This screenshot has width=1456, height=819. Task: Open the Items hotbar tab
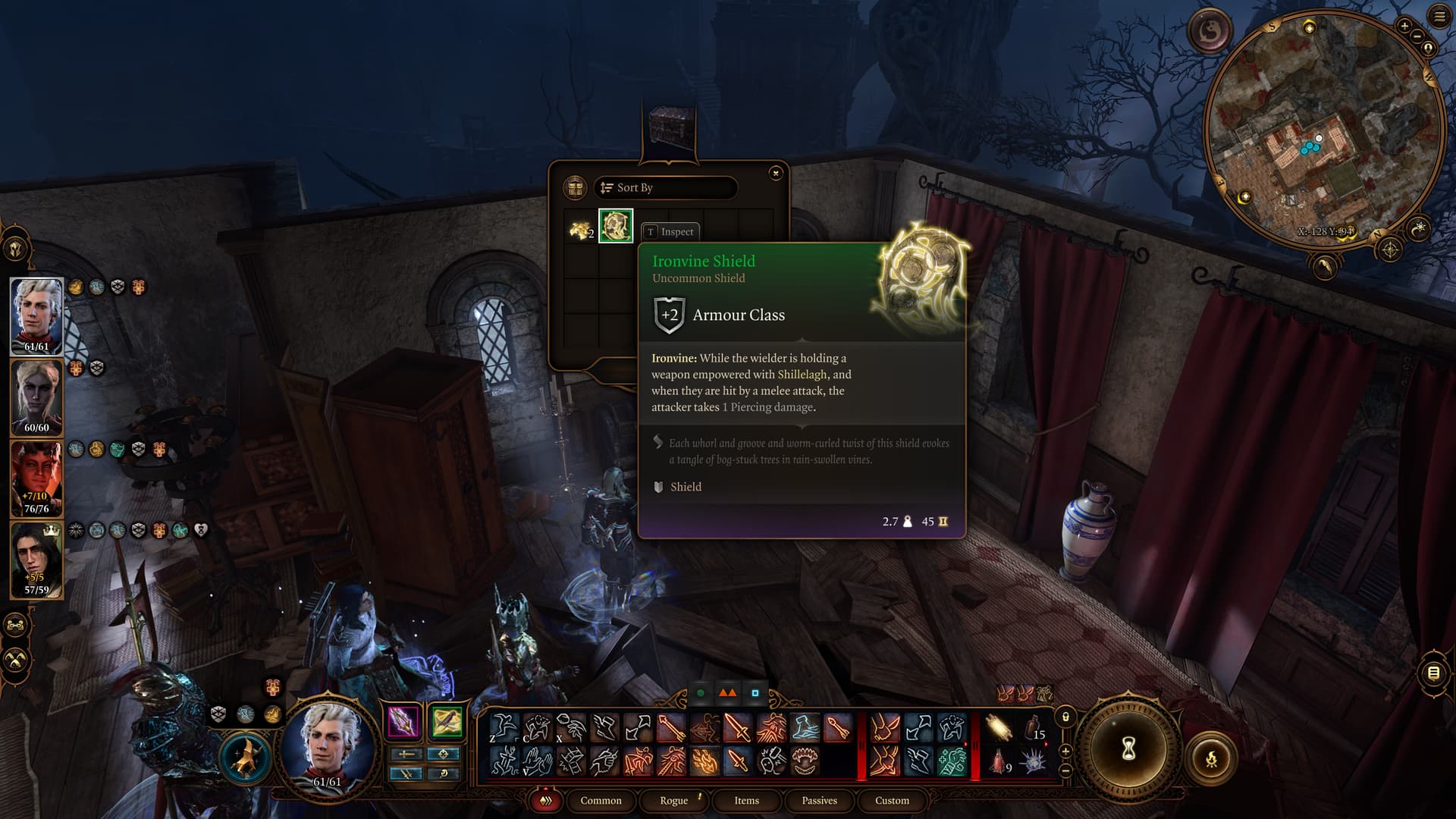746,801
